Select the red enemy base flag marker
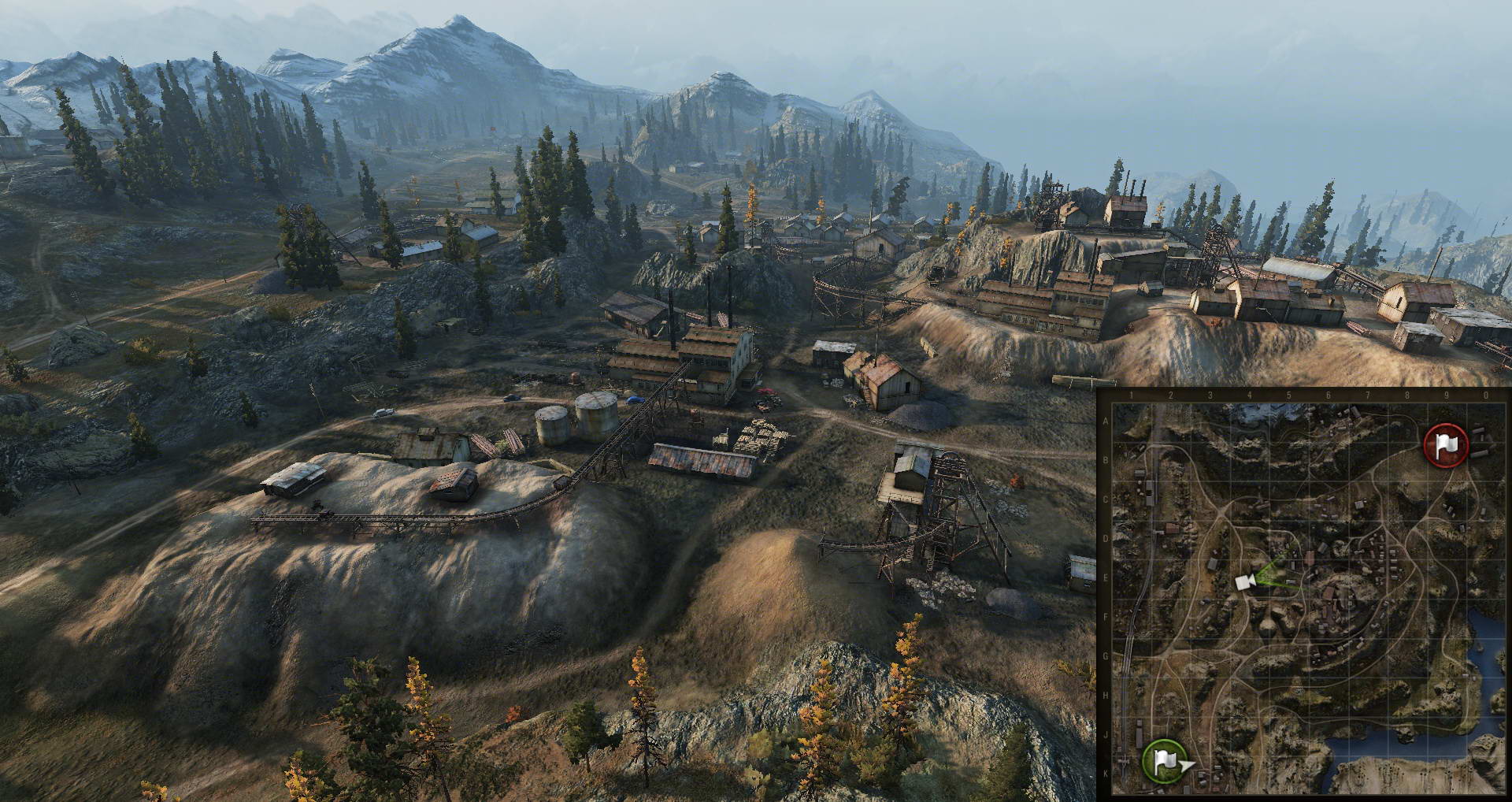Viewport: 1512px width, 802px height. click(1446, 445)
